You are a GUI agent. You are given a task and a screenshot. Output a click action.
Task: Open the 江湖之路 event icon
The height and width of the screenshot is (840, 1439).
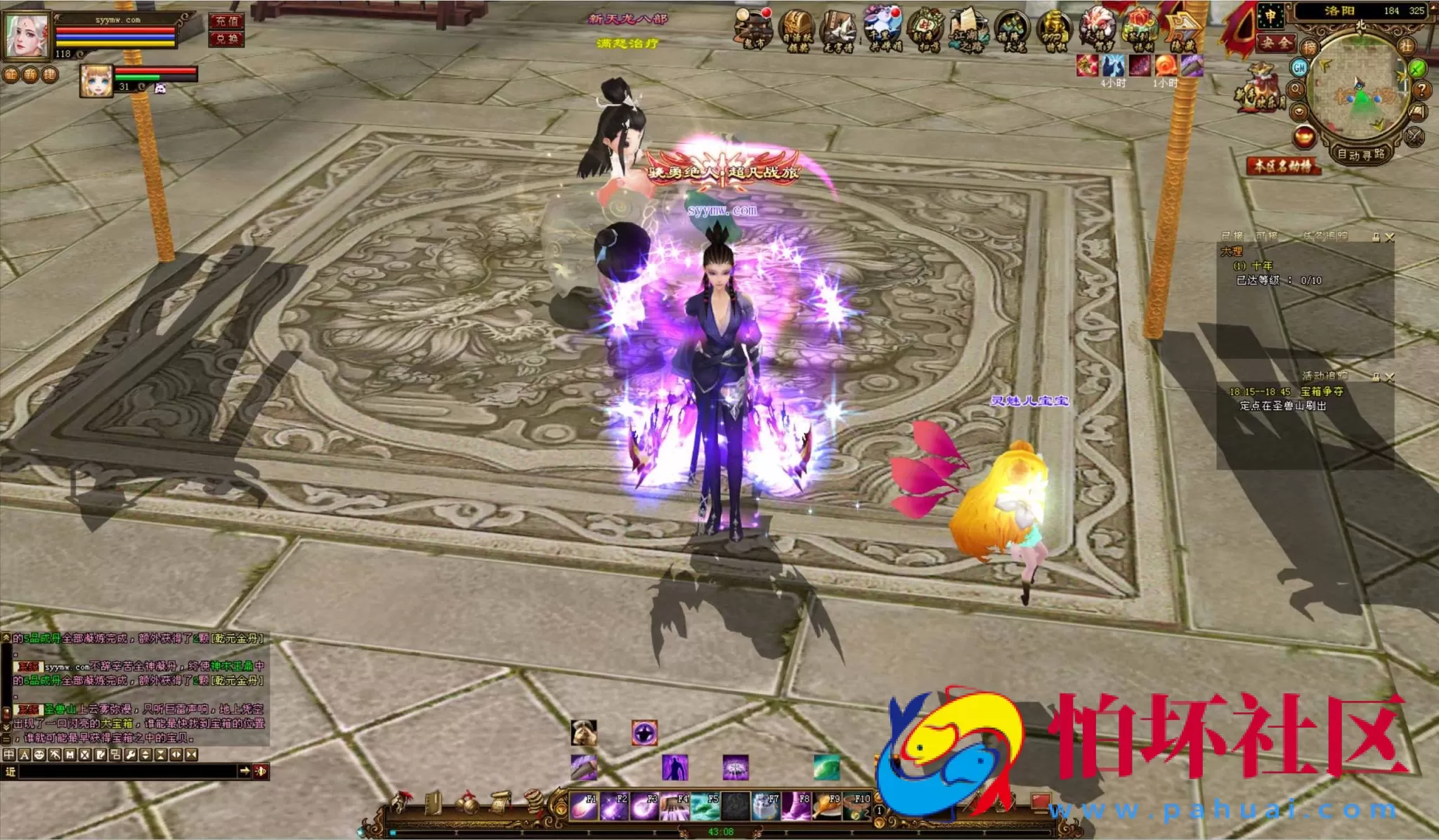pyautogui.click(x=969, y=31)
